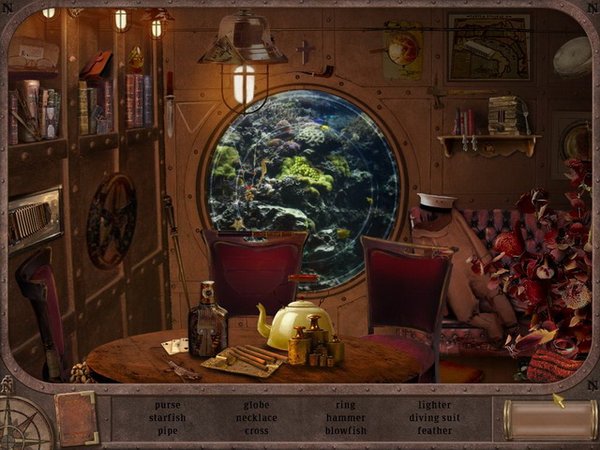The height and width of the screenshot is (450, 600).
Task: Choose the "pipe" list entry
Action: click(168, 430)
